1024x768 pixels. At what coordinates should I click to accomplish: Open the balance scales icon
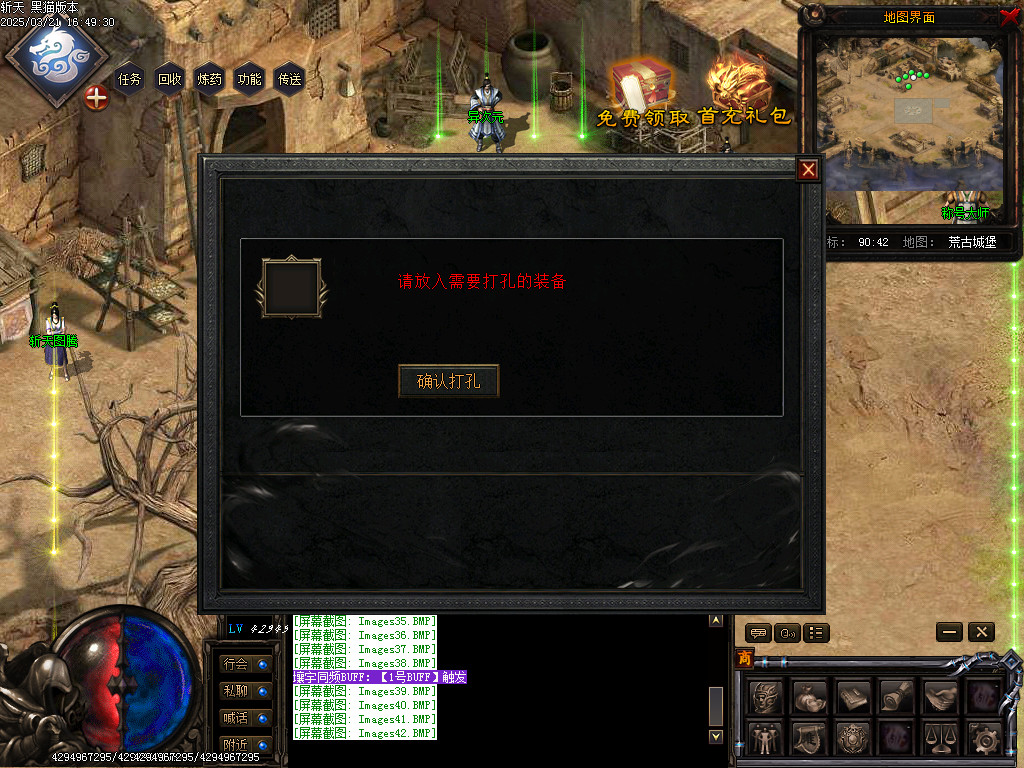(940, 738)
